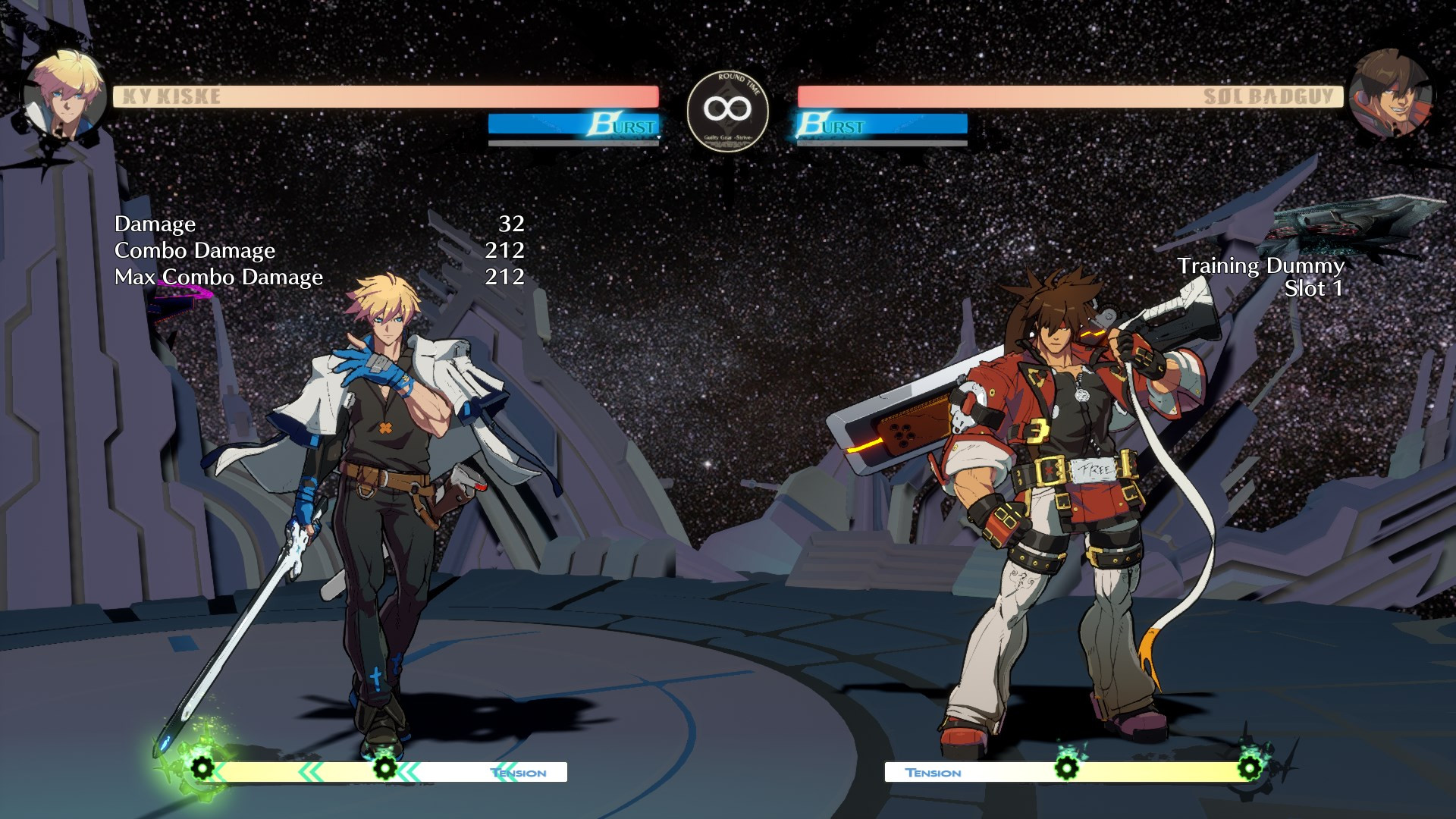The width and height of the screenshot is (1456, 819).
Task: Select the infinite Round Time emblem
Action: (726, 110)
